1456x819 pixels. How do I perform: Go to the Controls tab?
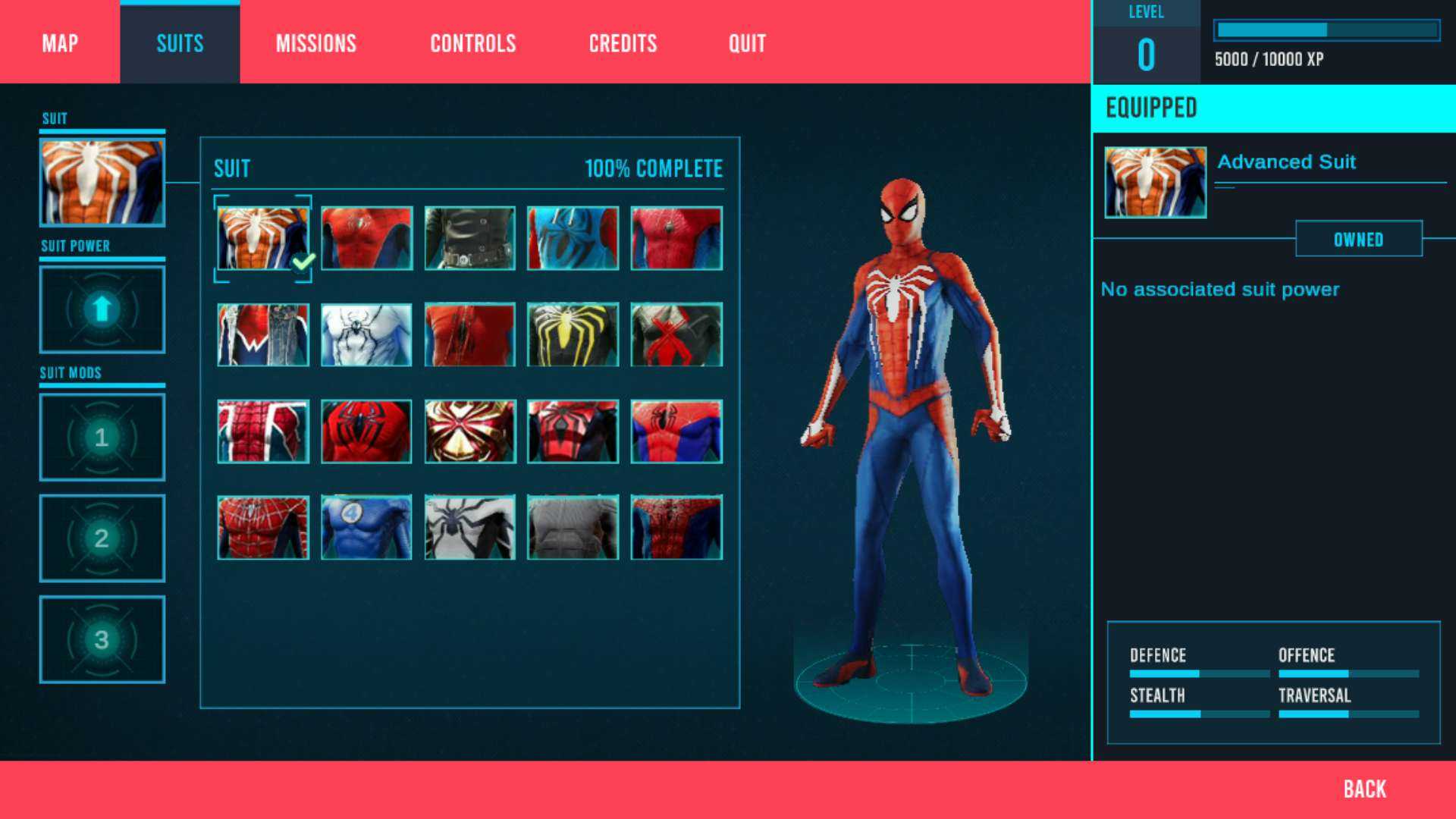[x=472, y=43]
